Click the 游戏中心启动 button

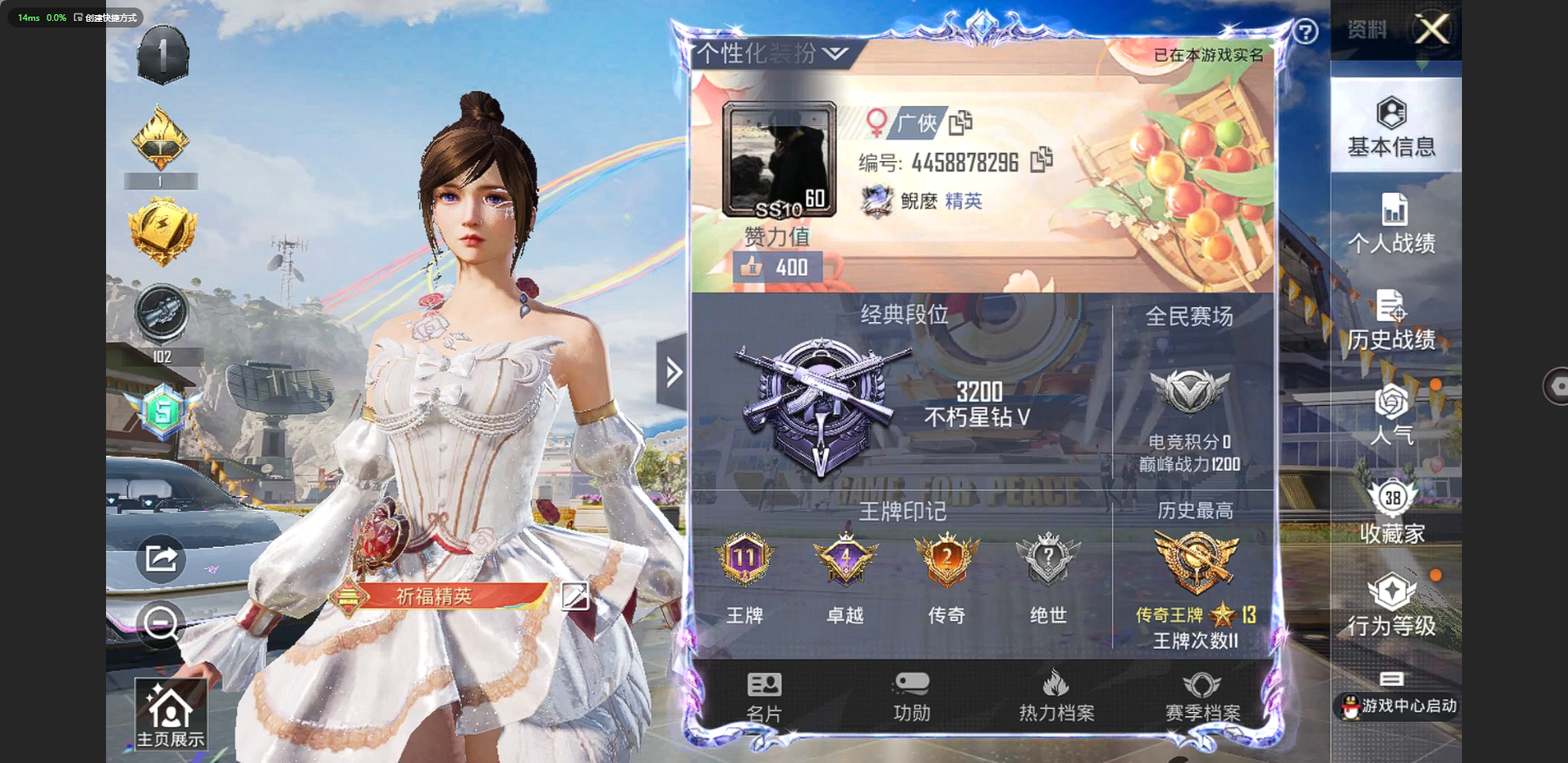(x=1398, y=705)
